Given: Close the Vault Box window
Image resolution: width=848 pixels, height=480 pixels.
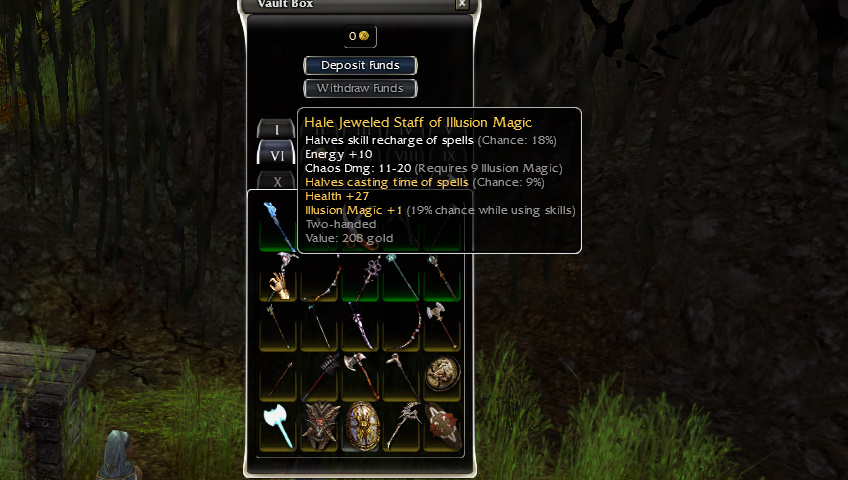Looking at the screenshot, I should pyautogui.click(x=461, y=4).
